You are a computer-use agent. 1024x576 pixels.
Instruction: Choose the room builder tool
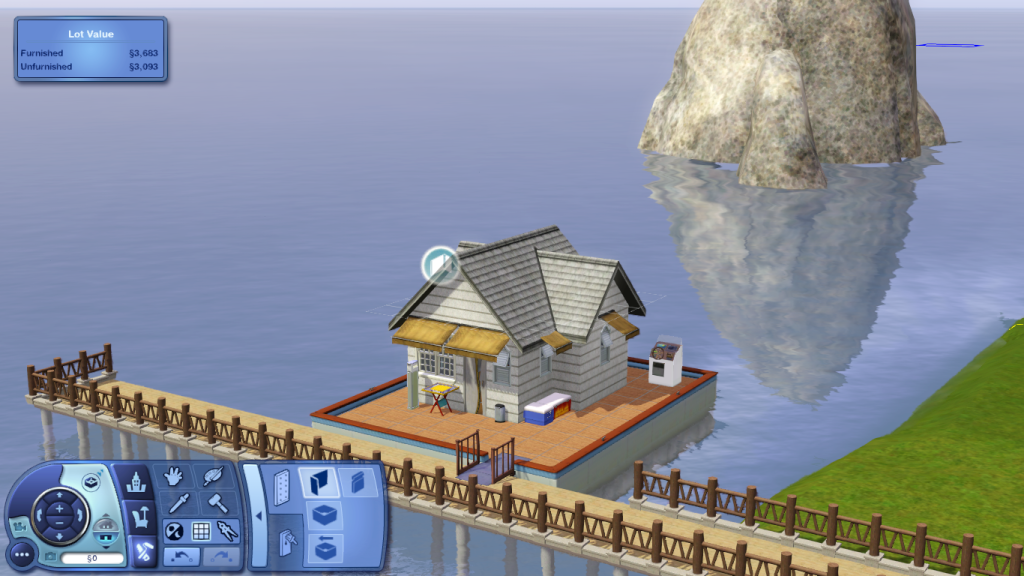pos(323,515)
